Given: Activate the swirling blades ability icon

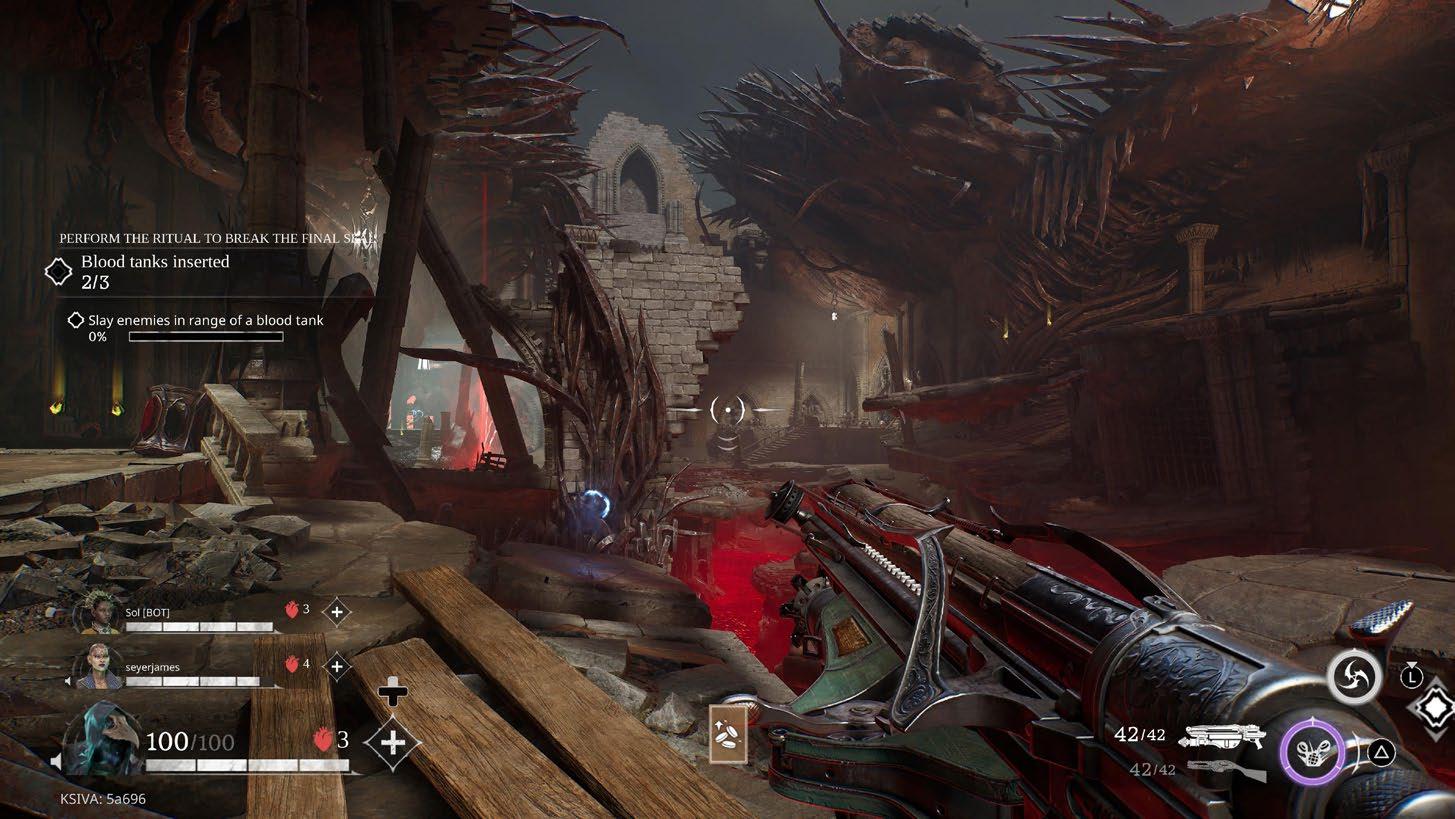Looking at the screenshot, I should [1354, 678].
